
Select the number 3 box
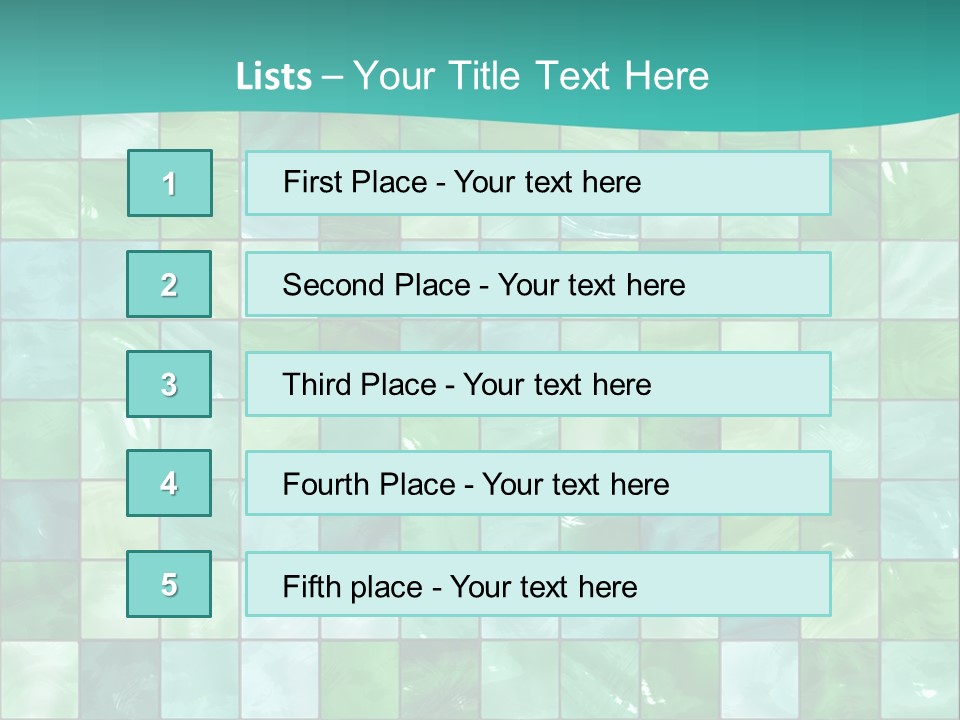pyautogui.click(x=169, y=384)
